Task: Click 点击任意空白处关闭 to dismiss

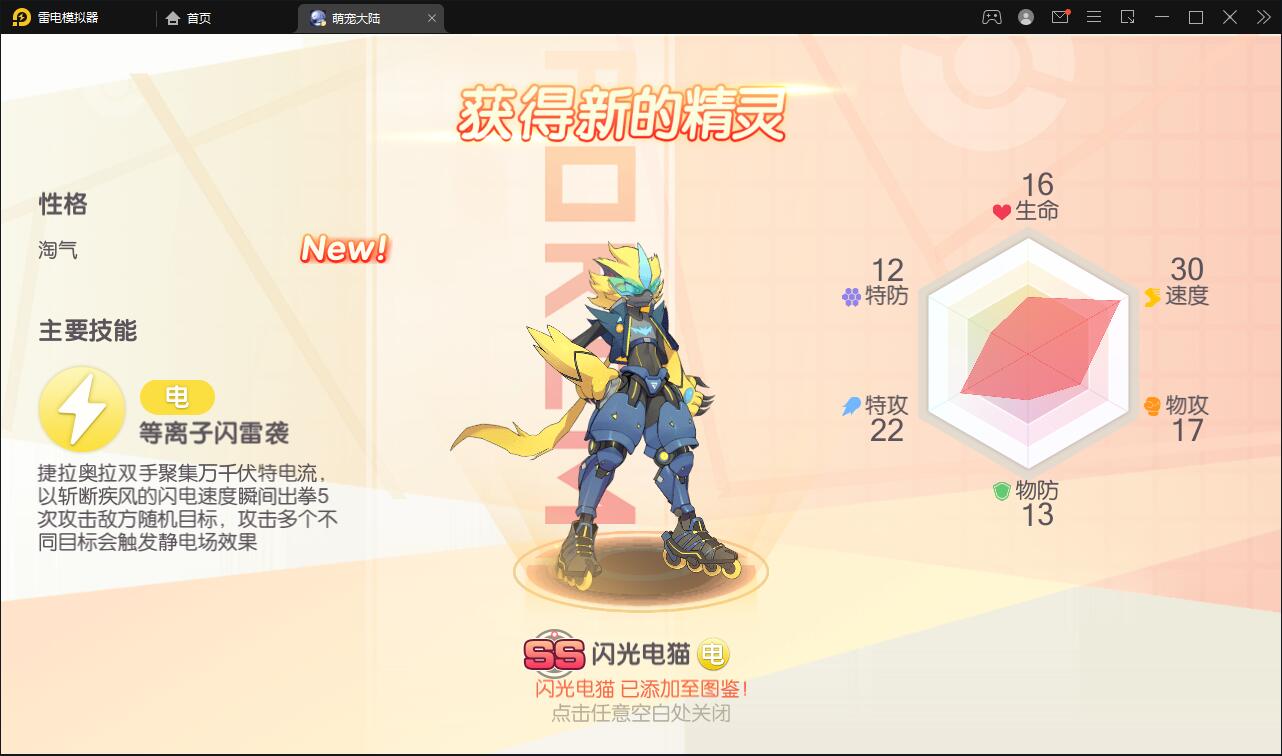Action: pos(639,712)
